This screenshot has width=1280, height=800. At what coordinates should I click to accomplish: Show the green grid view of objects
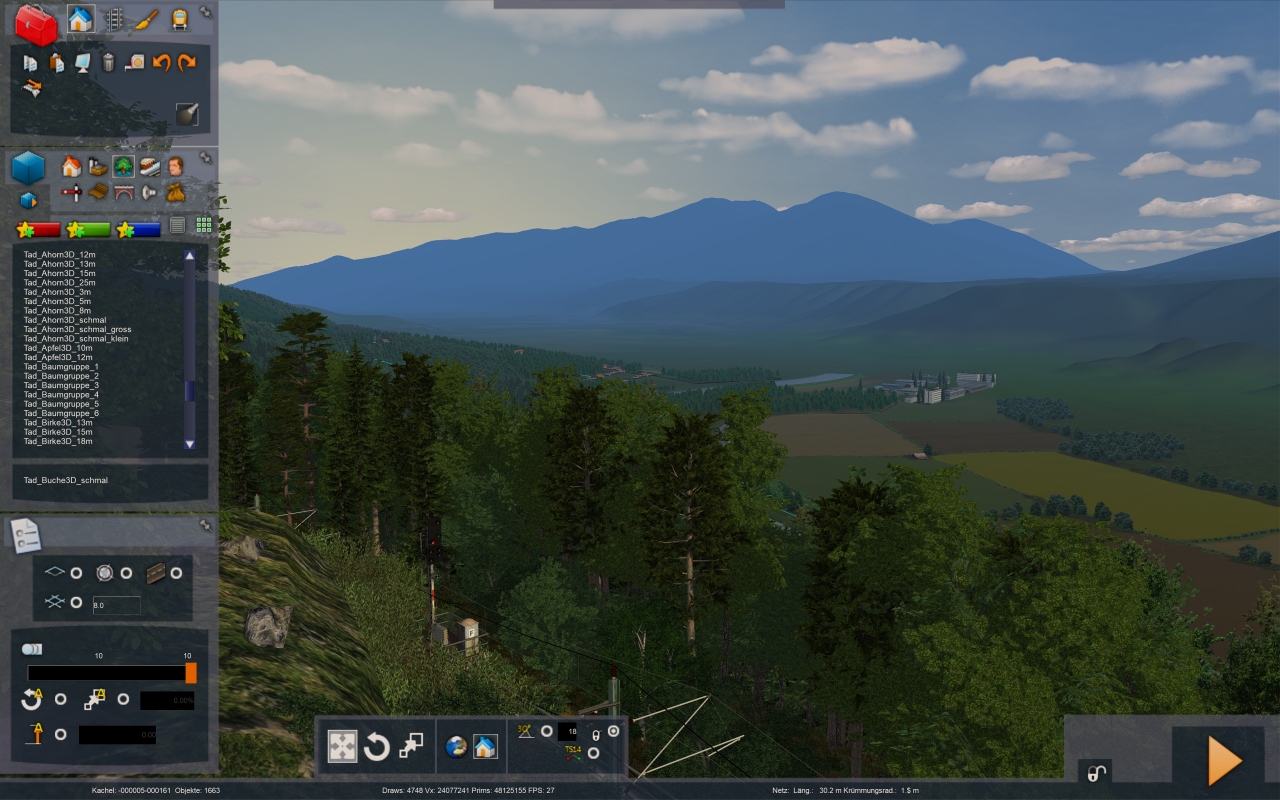203,226
